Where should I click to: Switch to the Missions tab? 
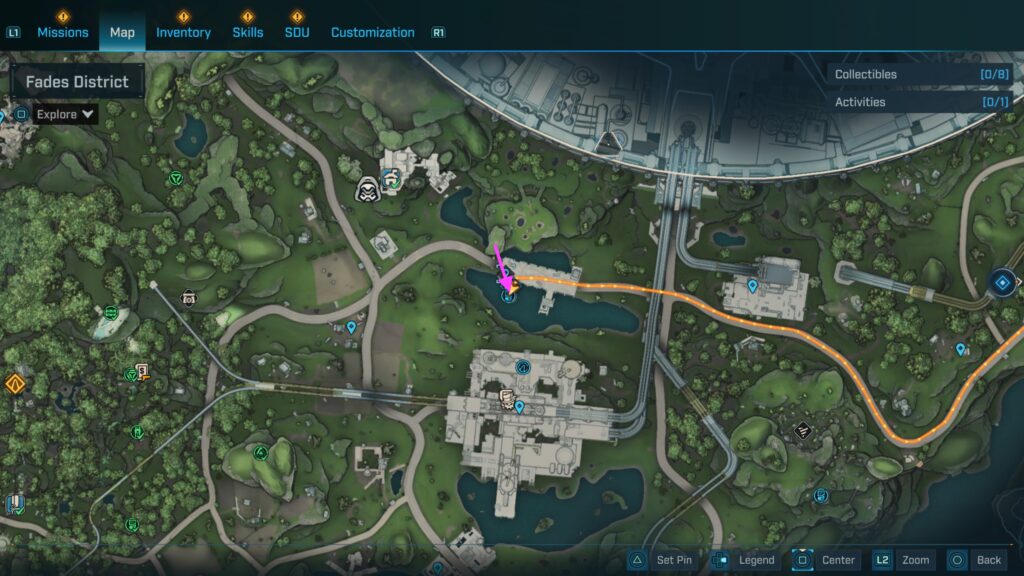pyautogui.click(x=63, y=32)
